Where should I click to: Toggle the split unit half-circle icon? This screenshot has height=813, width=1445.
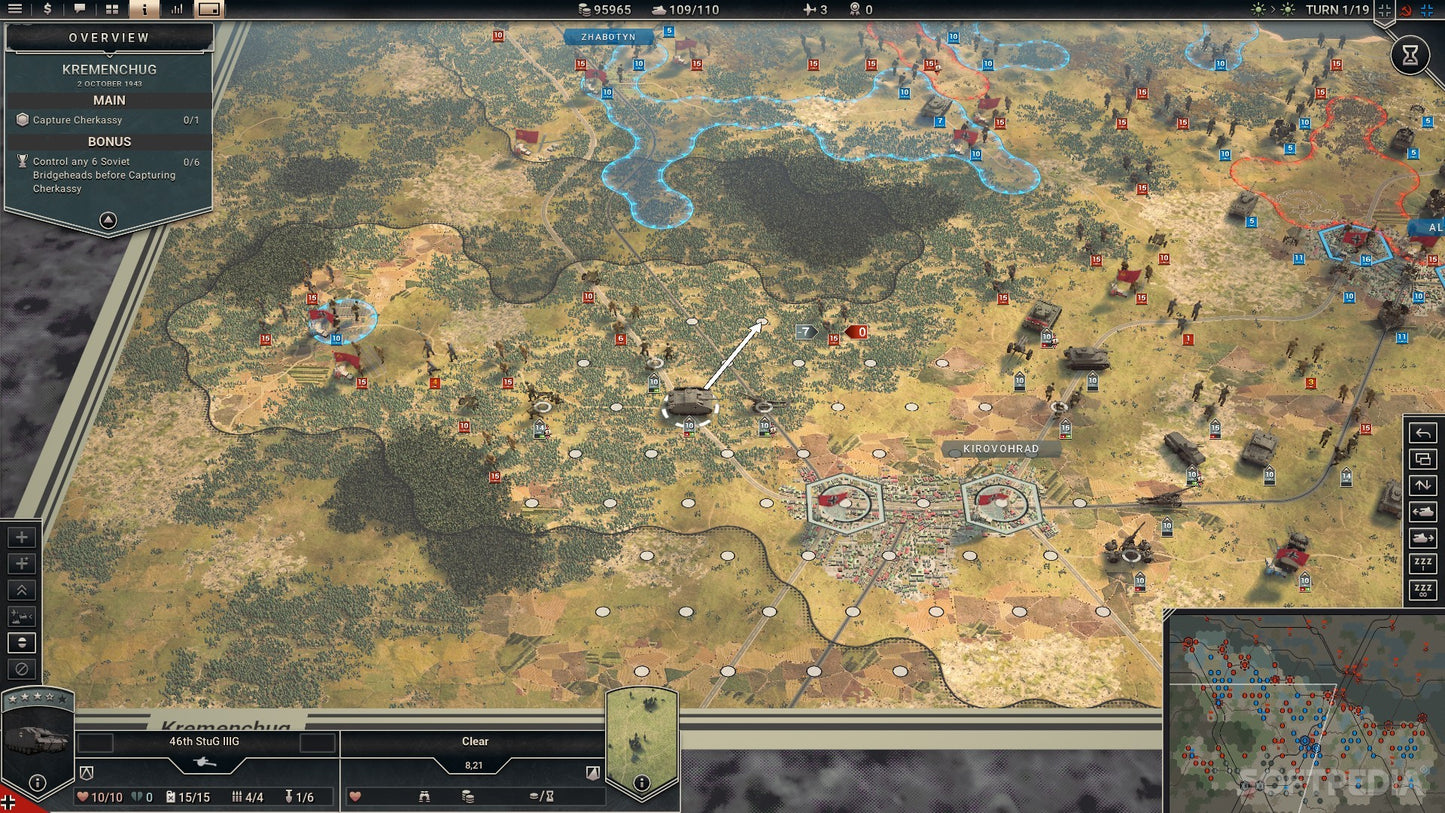pos(21,643)
